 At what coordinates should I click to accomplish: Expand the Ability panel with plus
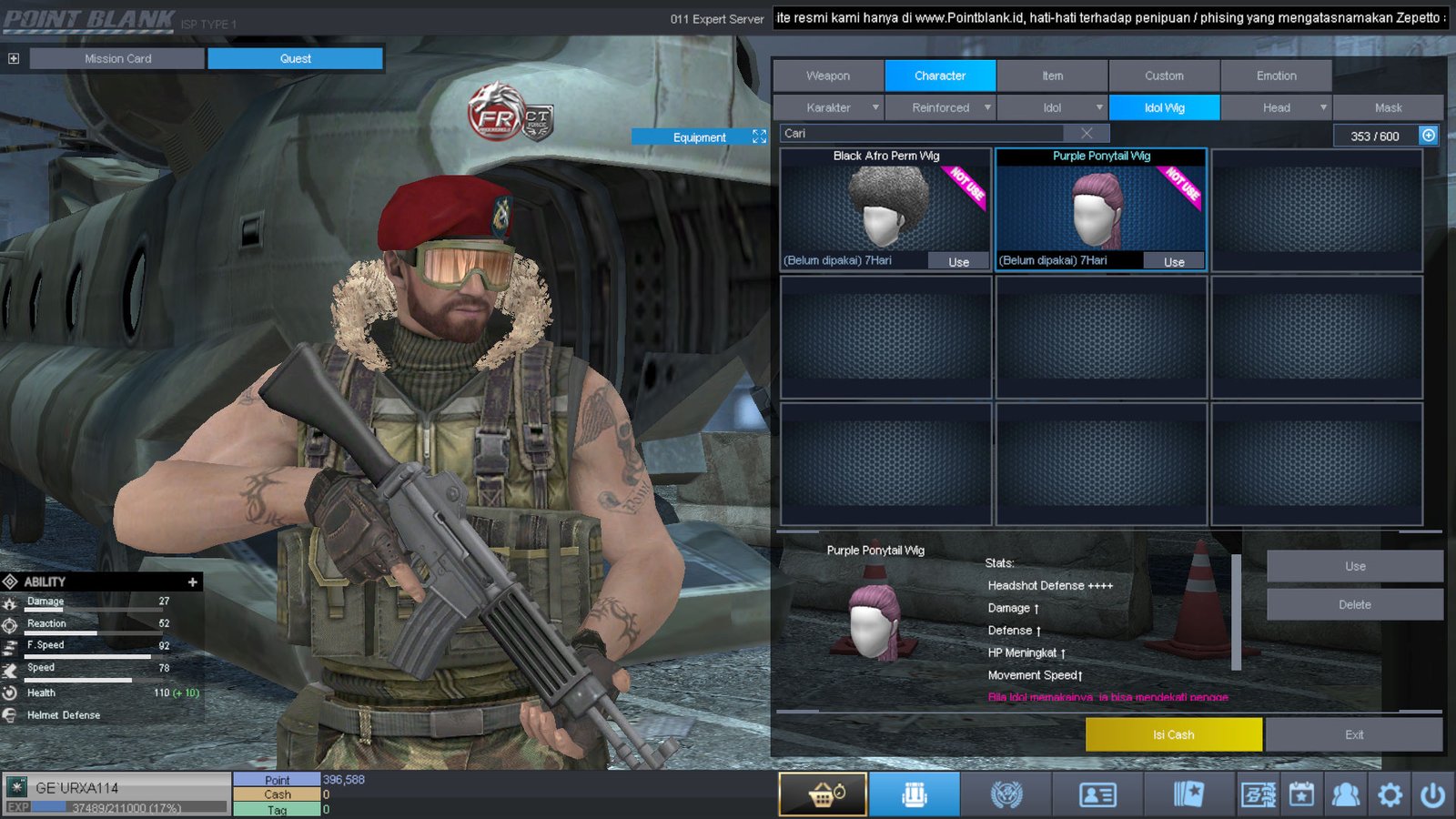pos(192,581)
